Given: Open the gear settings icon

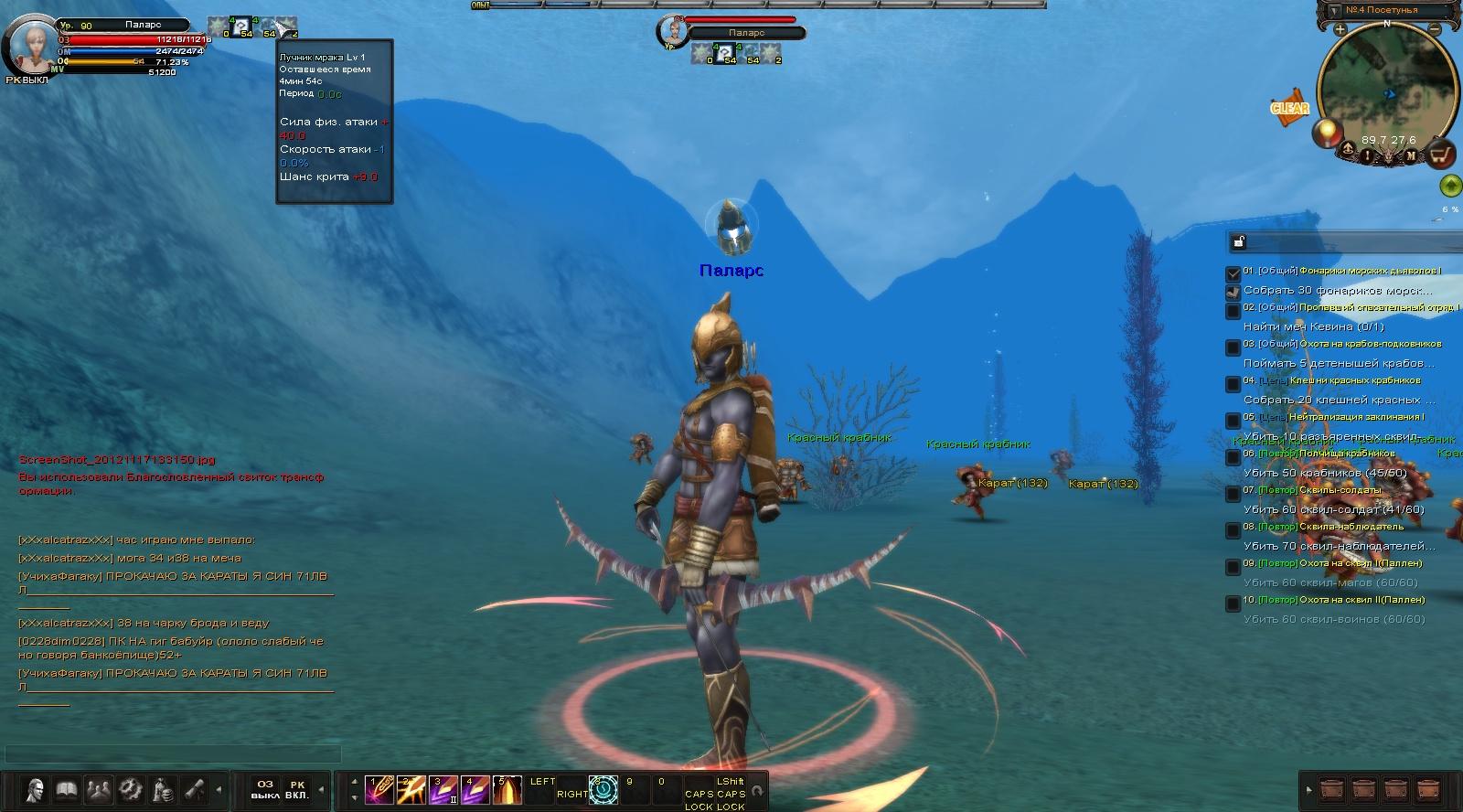Looking at the screenshot, I should [130, 788].
